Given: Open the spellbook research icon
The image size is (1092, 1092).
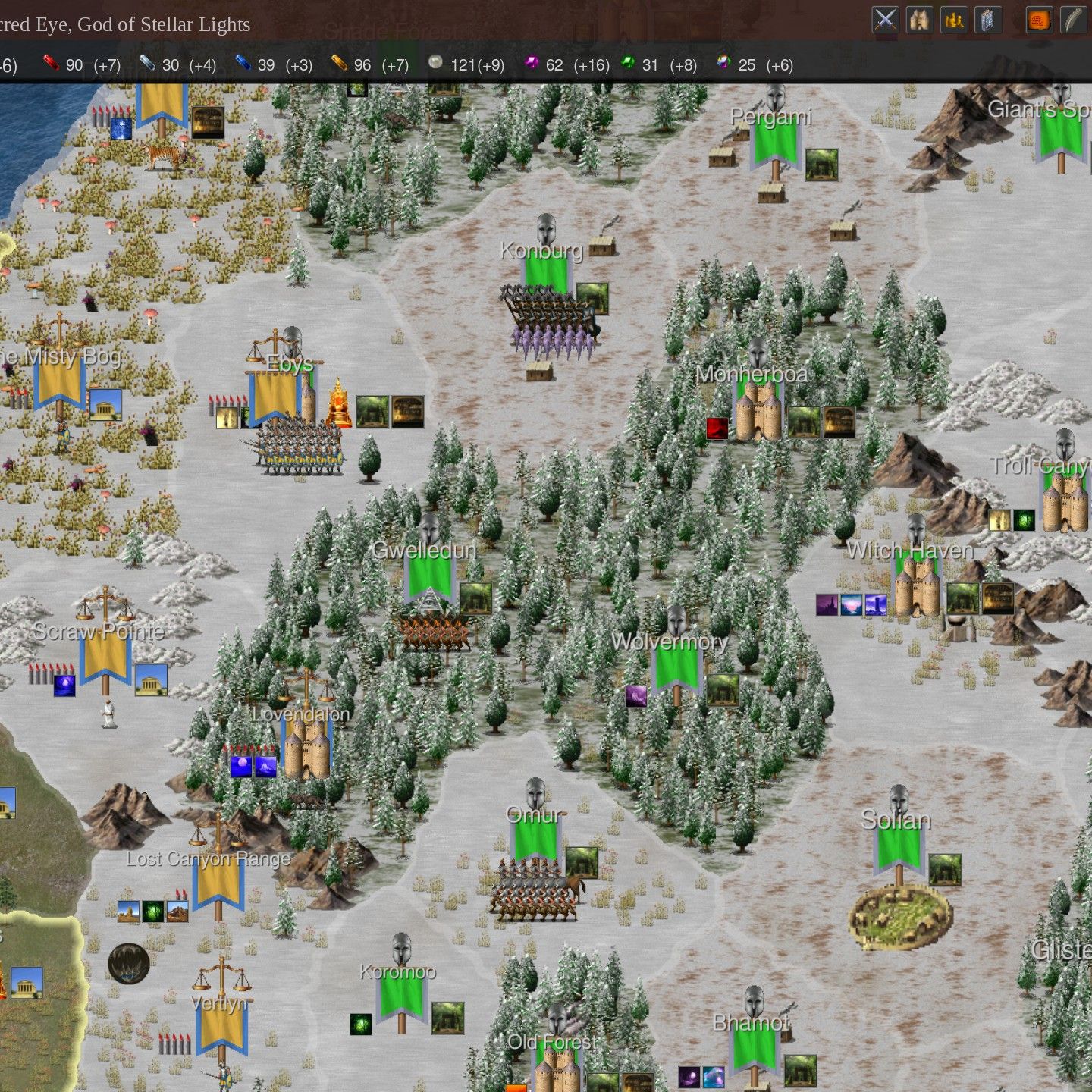Looking at the screenshot, I should point(987,18).
